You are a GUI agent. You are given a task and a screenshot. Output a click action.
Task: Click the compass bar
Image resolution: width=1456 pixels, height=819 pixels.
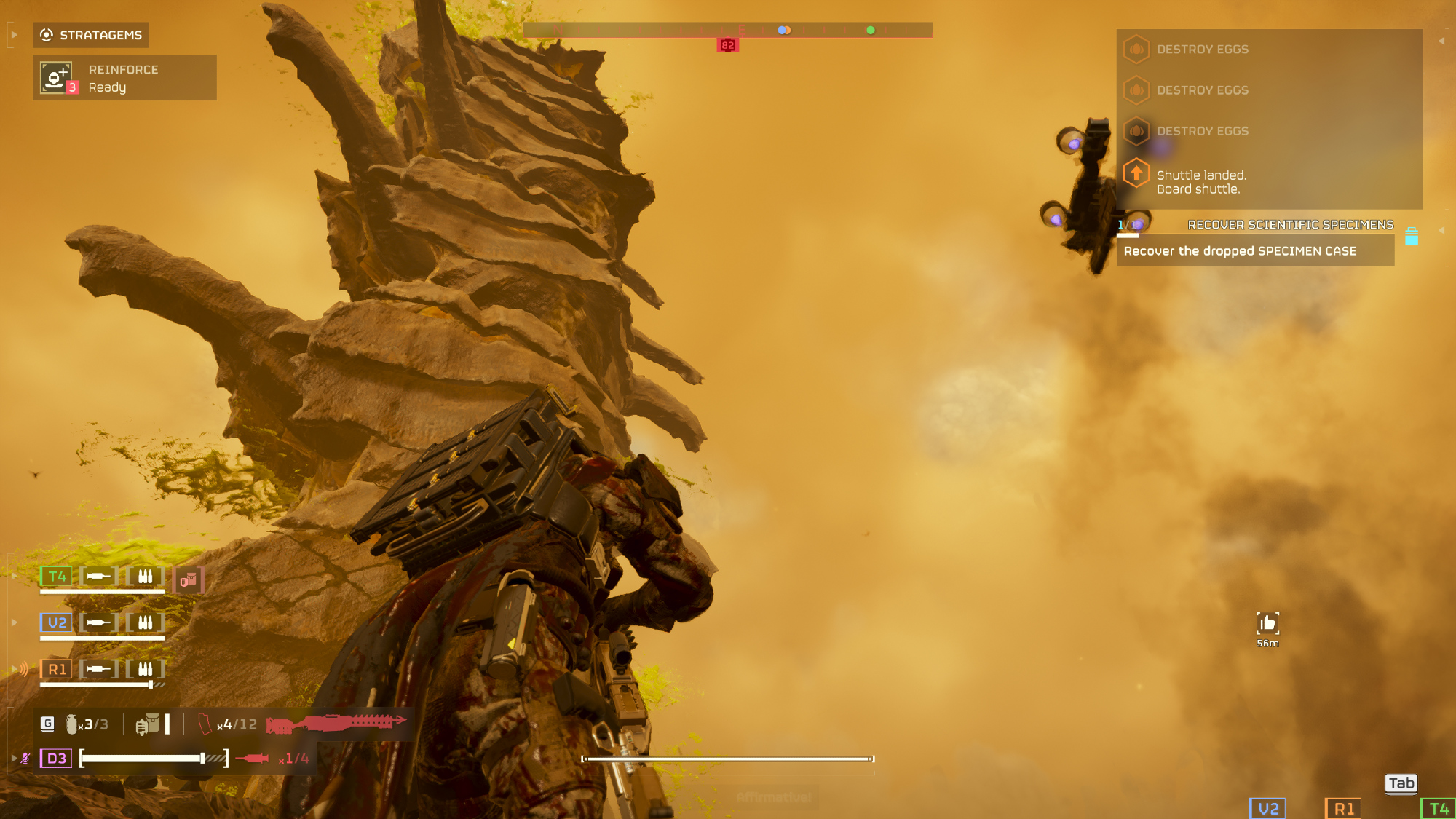coord(727,30)
